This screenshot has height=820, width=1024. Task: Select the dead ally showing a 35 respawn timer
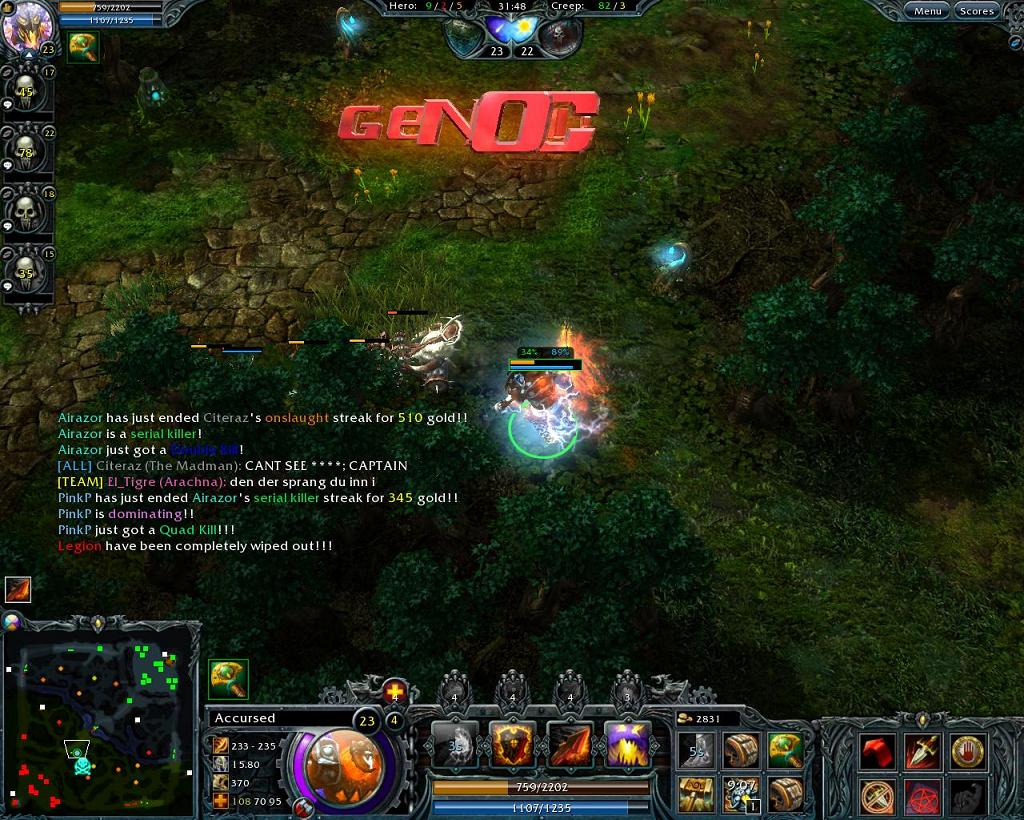point(27,272)
